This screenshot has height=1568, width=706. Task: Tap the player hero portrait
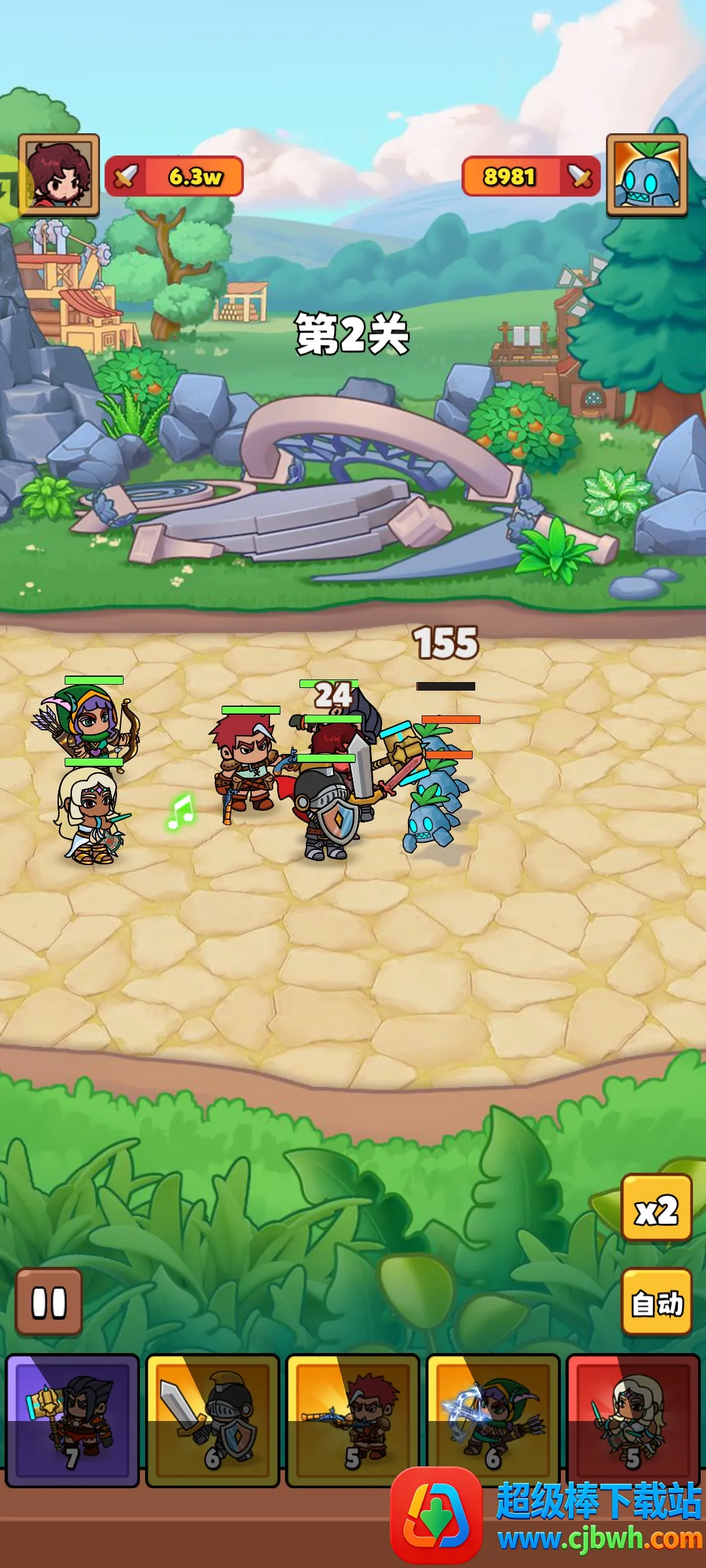(x=59, y=175)
